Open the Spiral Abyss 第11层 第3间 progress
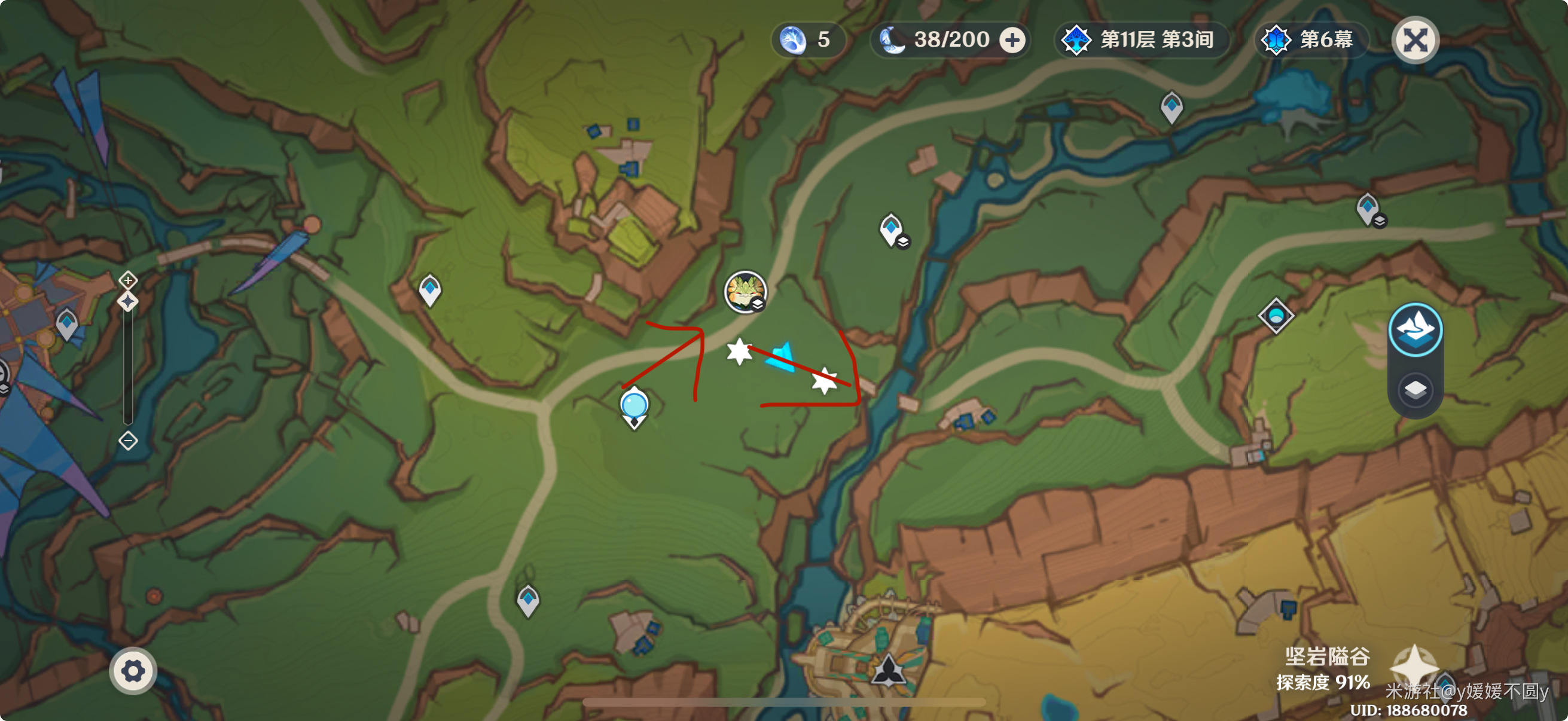The height and width of the screenshot is (721, 1568). pyautogui.click(x=1142, y=40)
